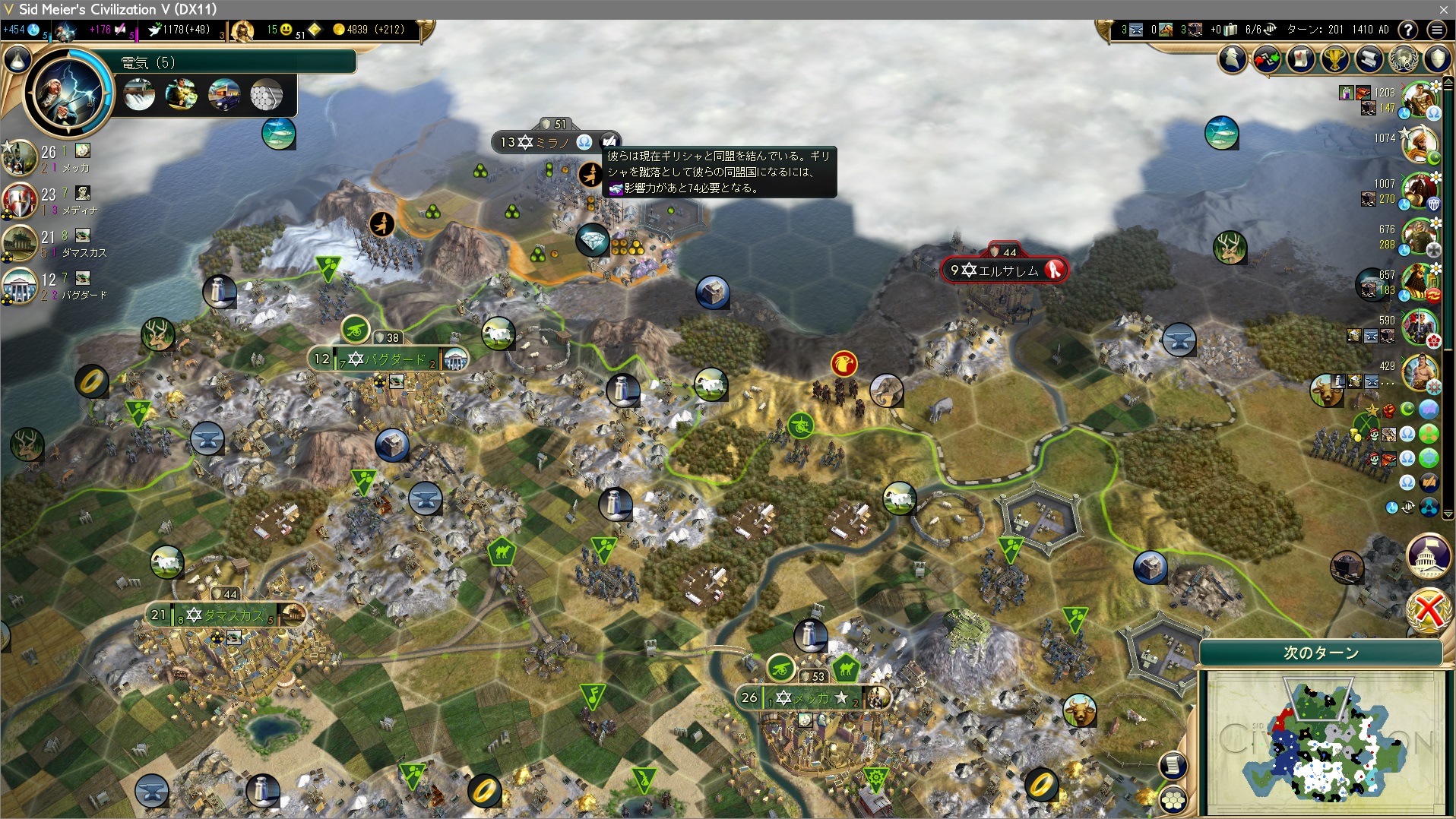Show the victory progress trophy screen
The image size is (1456, 819).
[x=1335, y=58]
